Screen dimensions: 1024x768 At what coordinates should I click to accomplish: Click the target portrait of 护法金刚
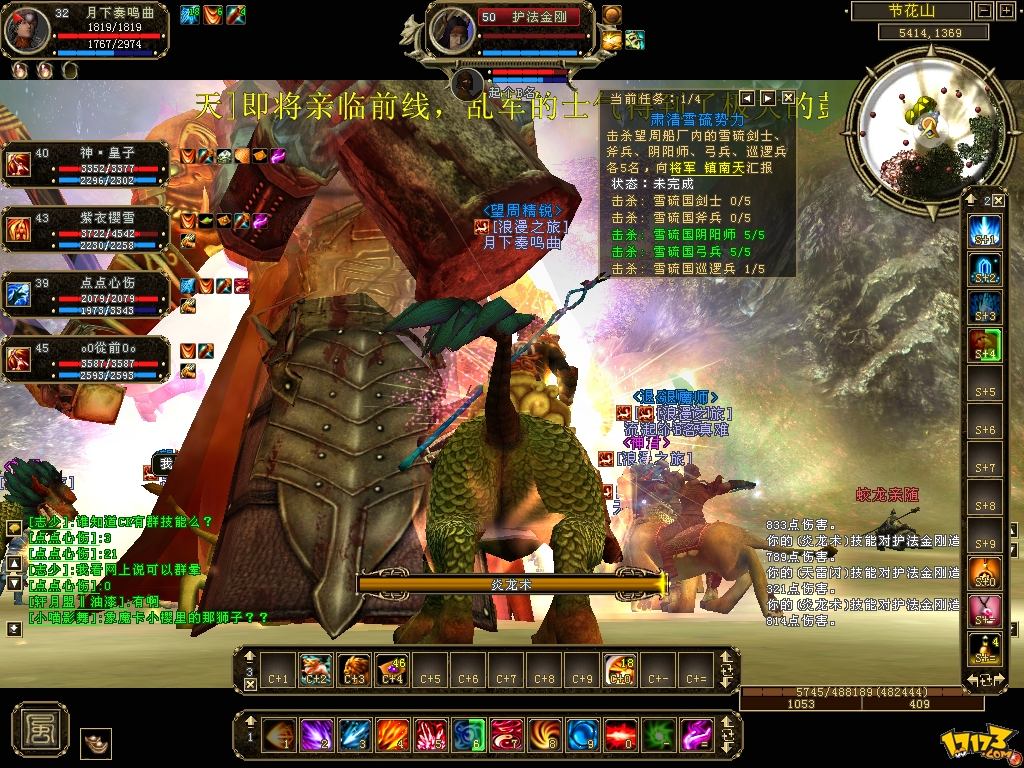pyautogui.click(x=452, y=30)
